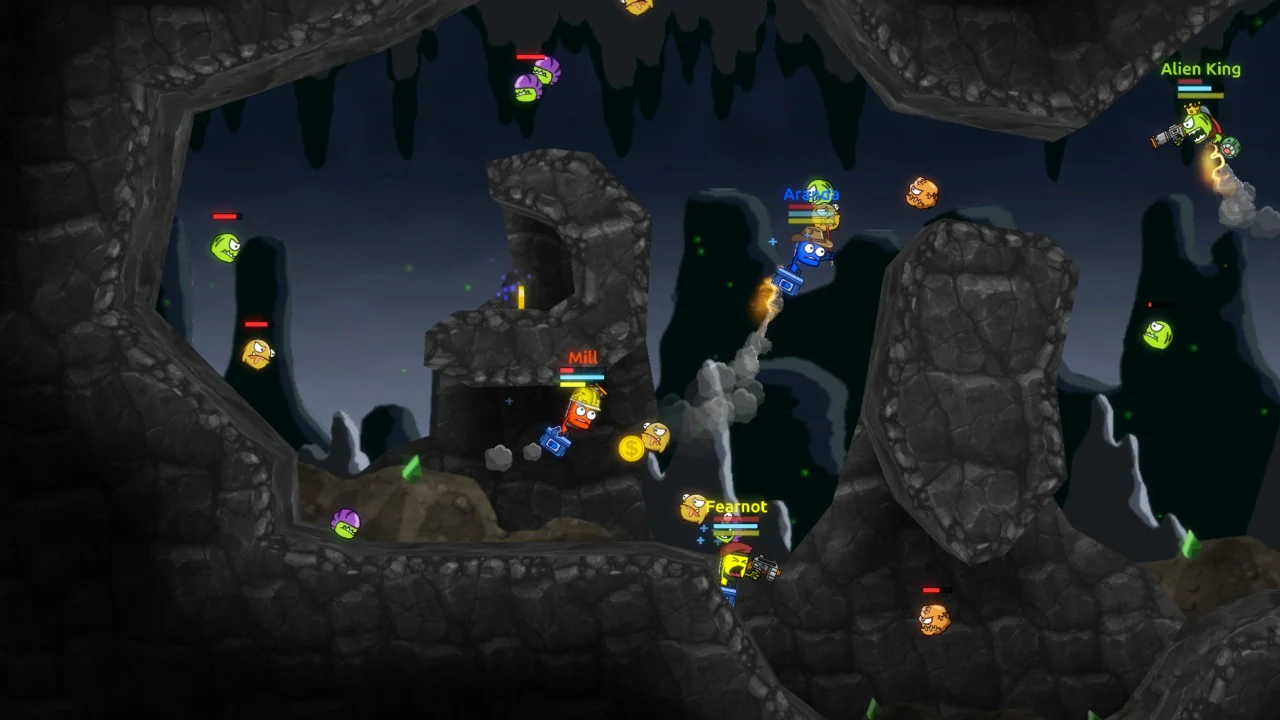Click the green alien perched top left
1280x720 pixels.
[x=225, y=248]
